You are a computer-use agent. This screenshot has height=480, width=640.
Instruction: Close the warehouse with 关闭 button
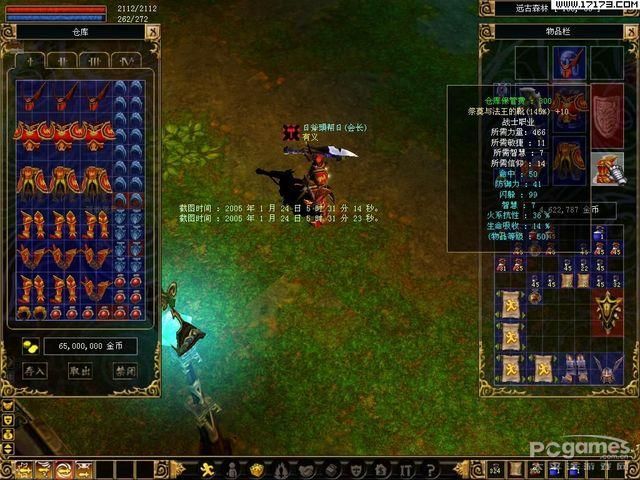pyautogui.click(x=125, y=371)
